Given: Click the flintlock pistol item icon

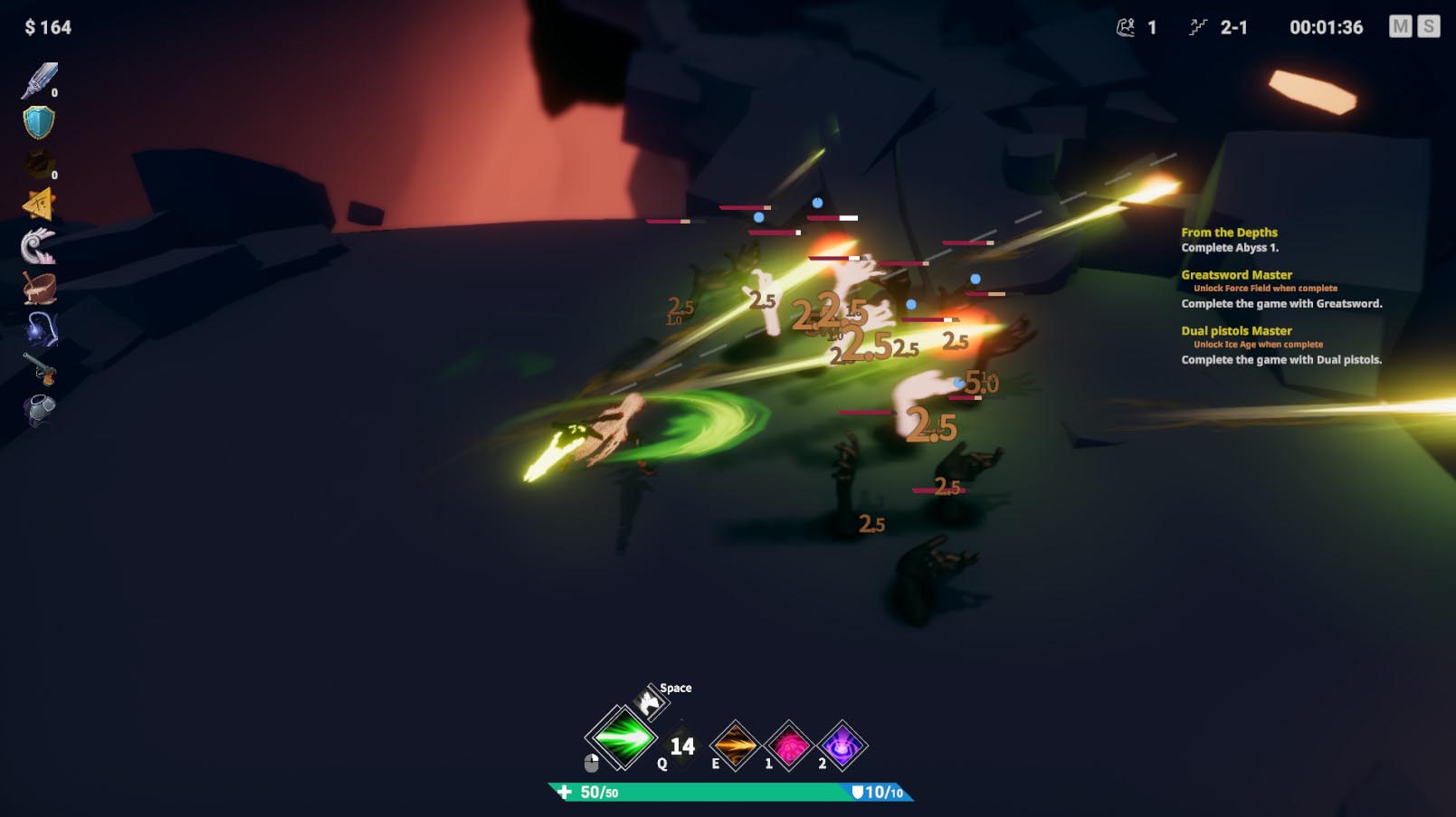Looking at the screenshot, I should (39, 369).
